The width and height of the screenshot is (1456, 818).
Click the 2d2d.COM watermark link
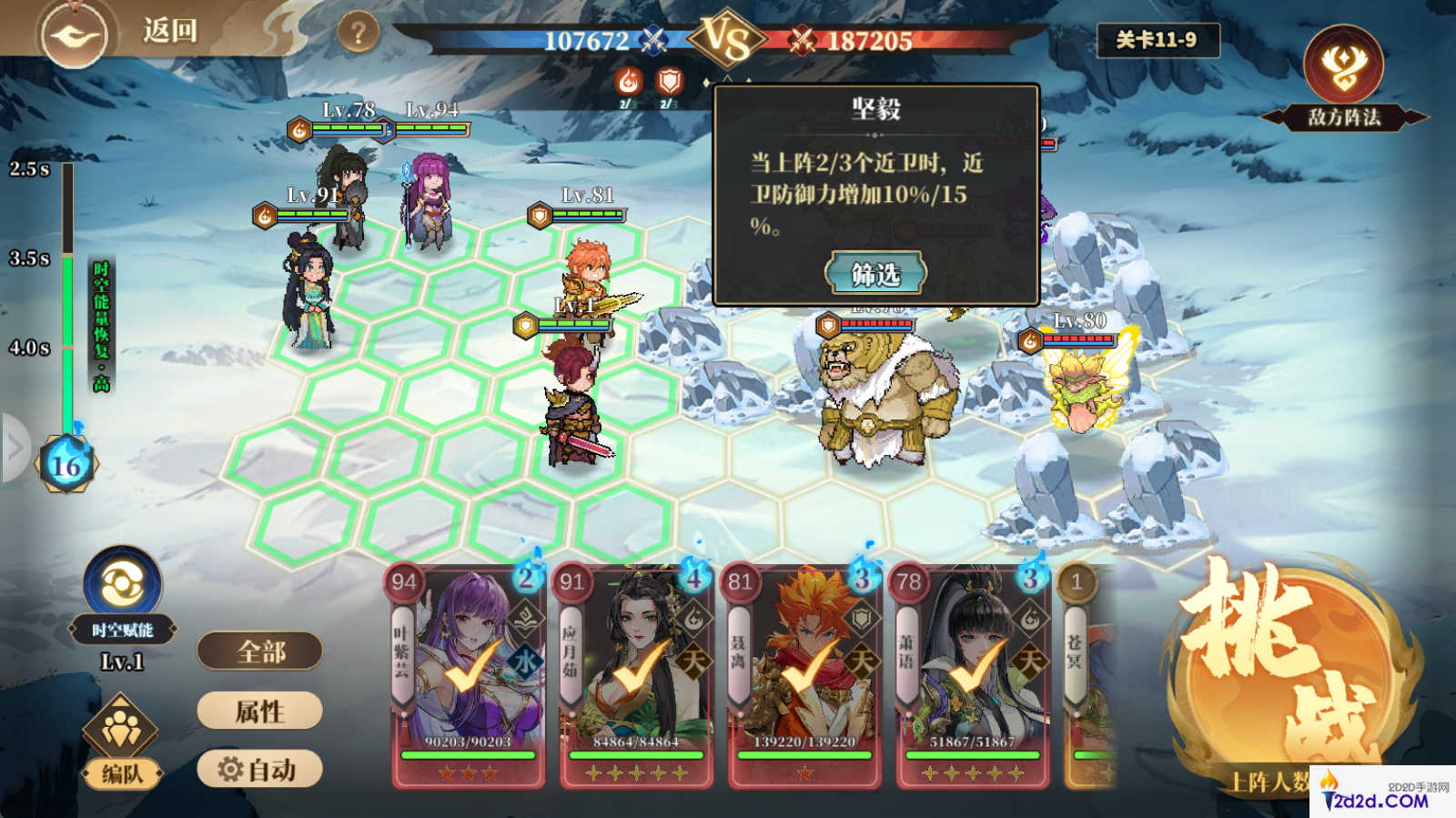coord(1383,793)
